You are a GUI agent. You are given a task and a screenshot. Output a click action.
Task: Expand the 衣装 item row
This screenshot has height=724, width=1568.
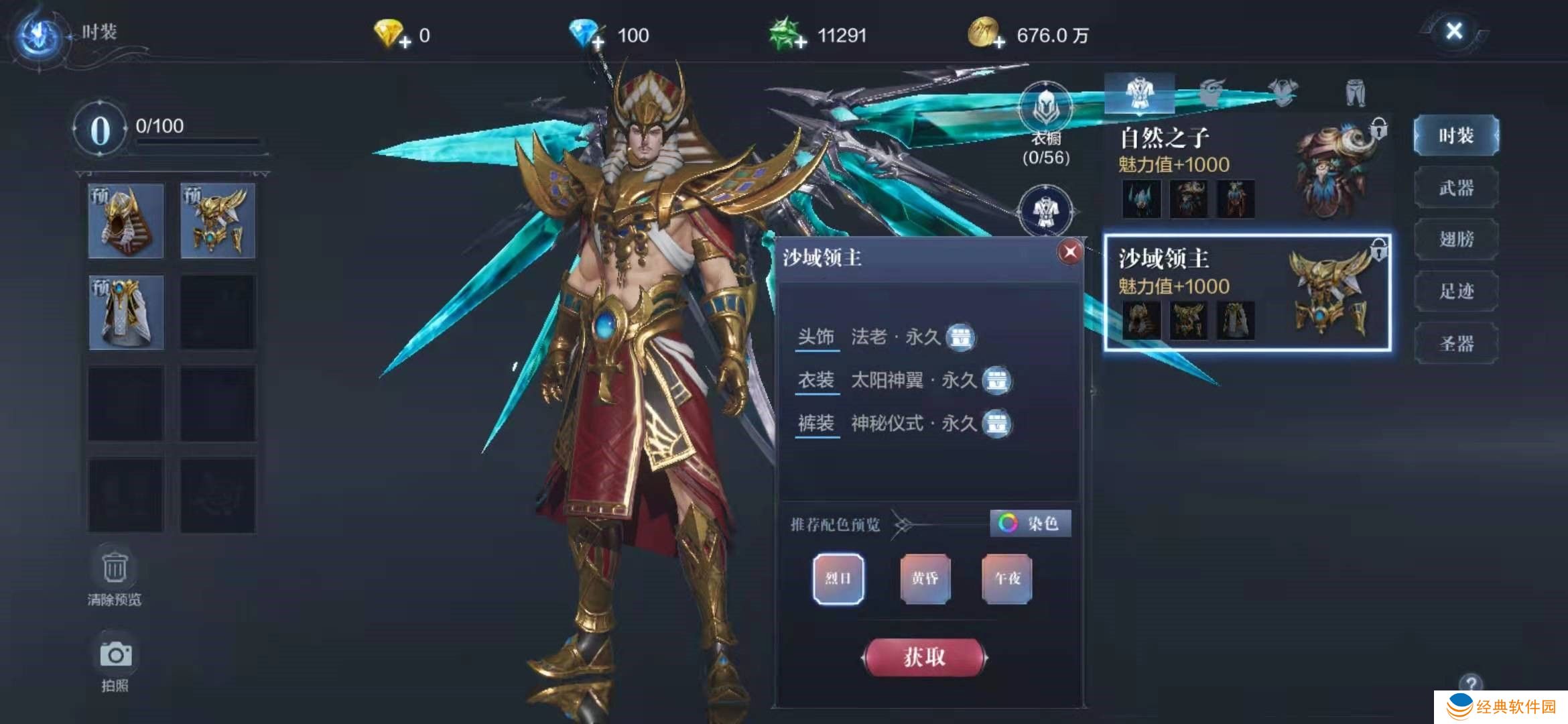816,380
